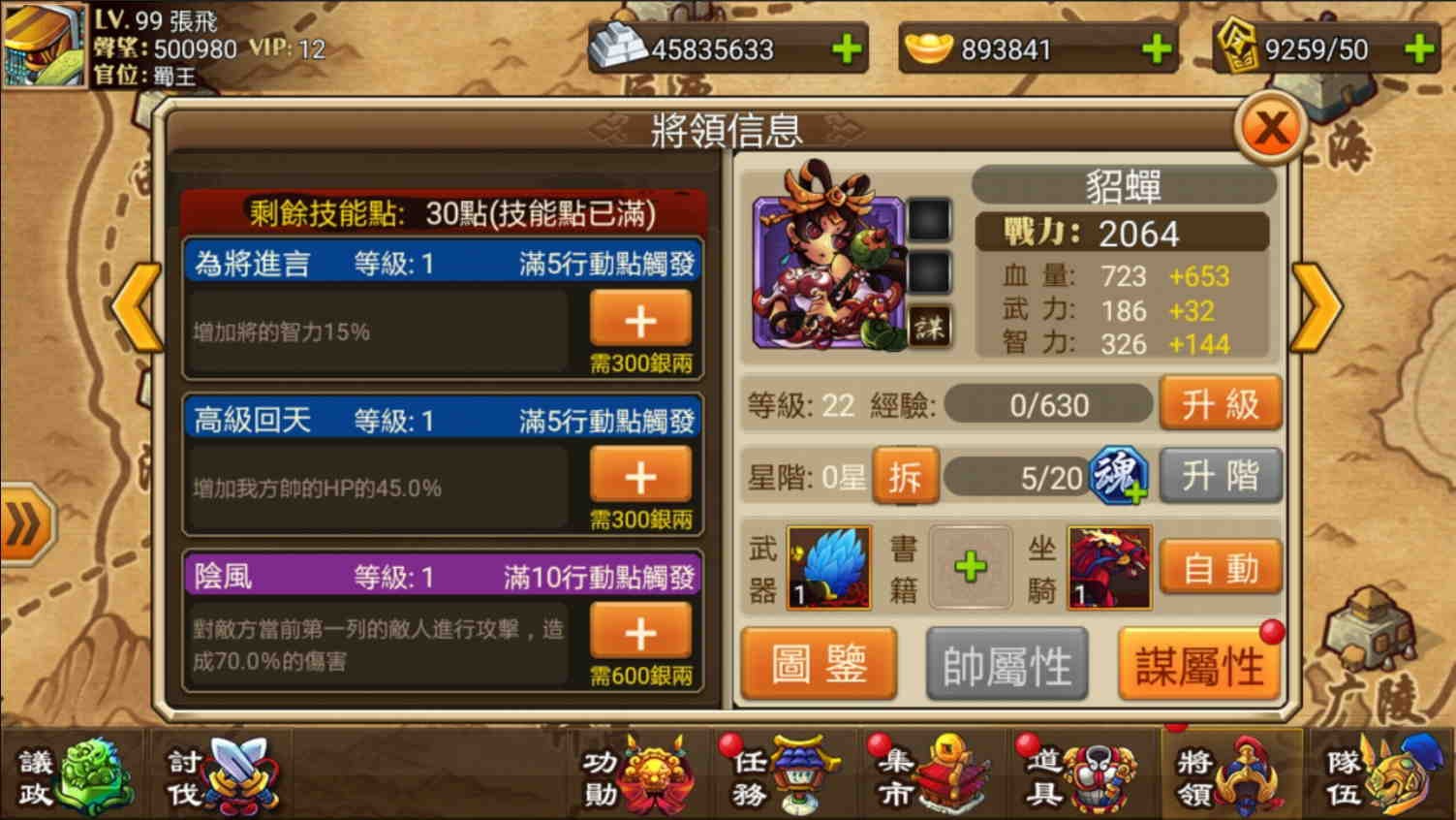Open the equipped weapon fan slot
Screen dimensions: 1456x820
[x=831, y=567]
